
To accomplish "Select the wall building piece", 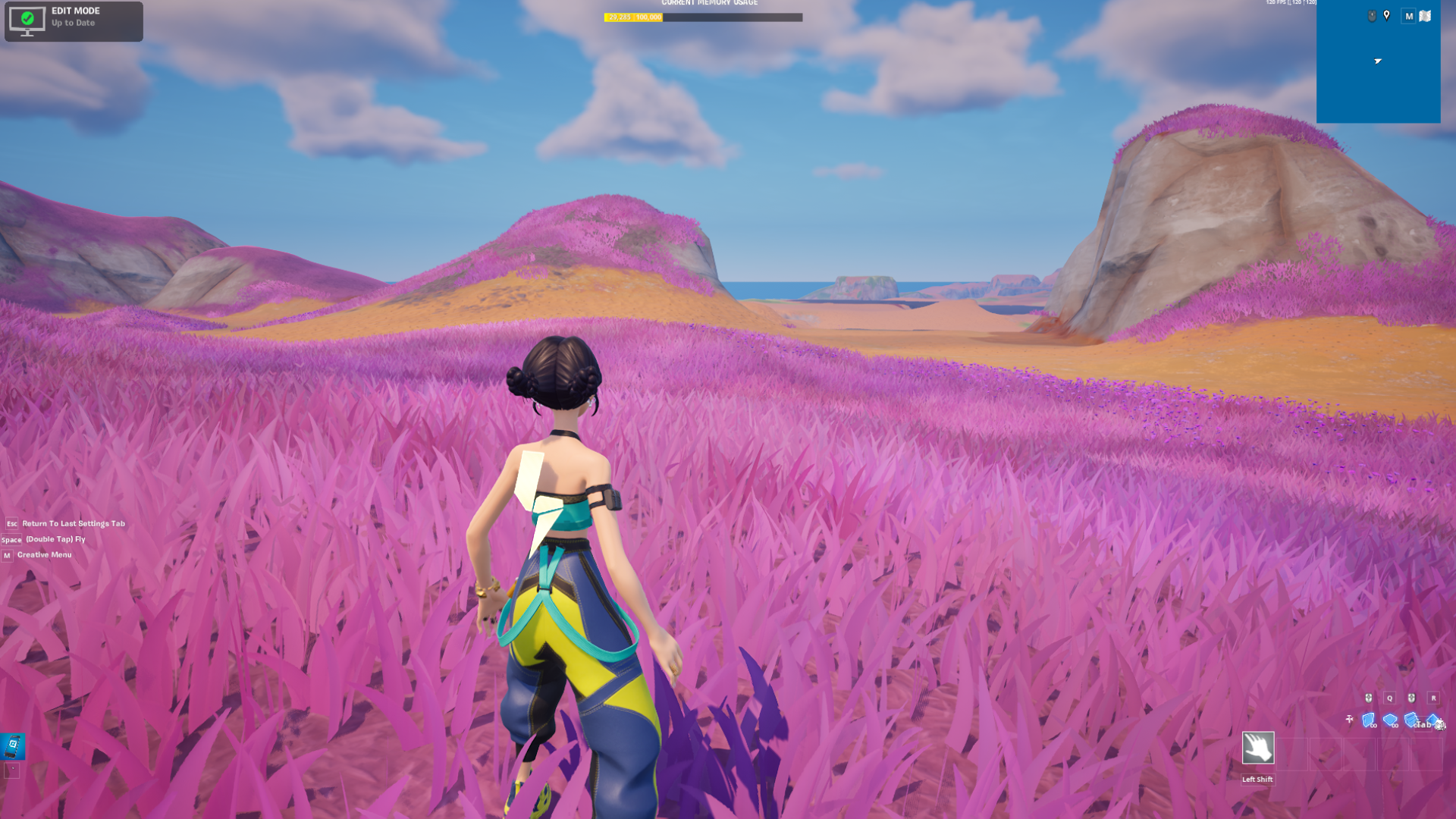I will coord(1368,719).
